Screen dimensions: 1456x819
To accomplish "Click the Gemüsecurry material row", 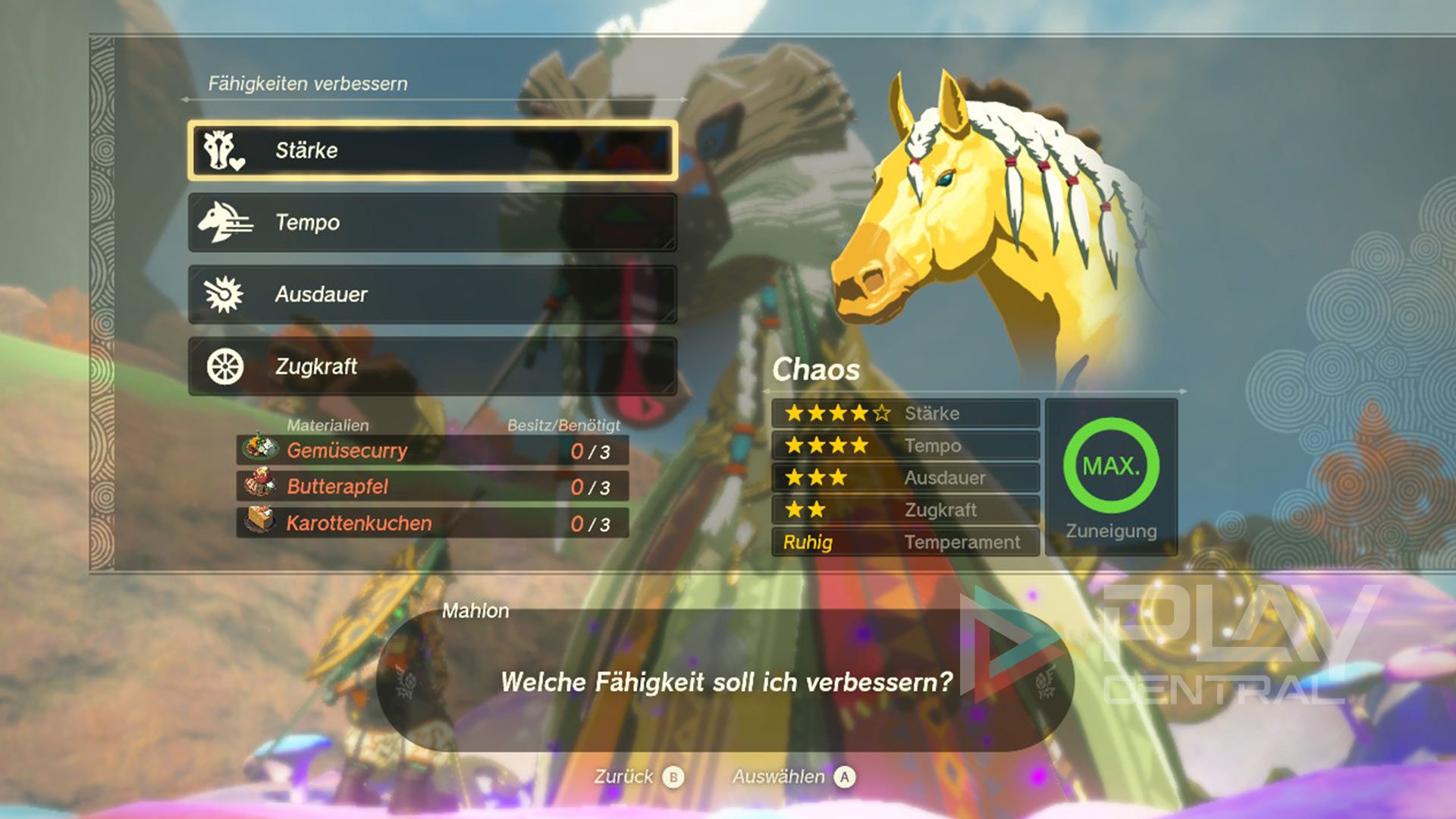I will [x=432, y=450].
